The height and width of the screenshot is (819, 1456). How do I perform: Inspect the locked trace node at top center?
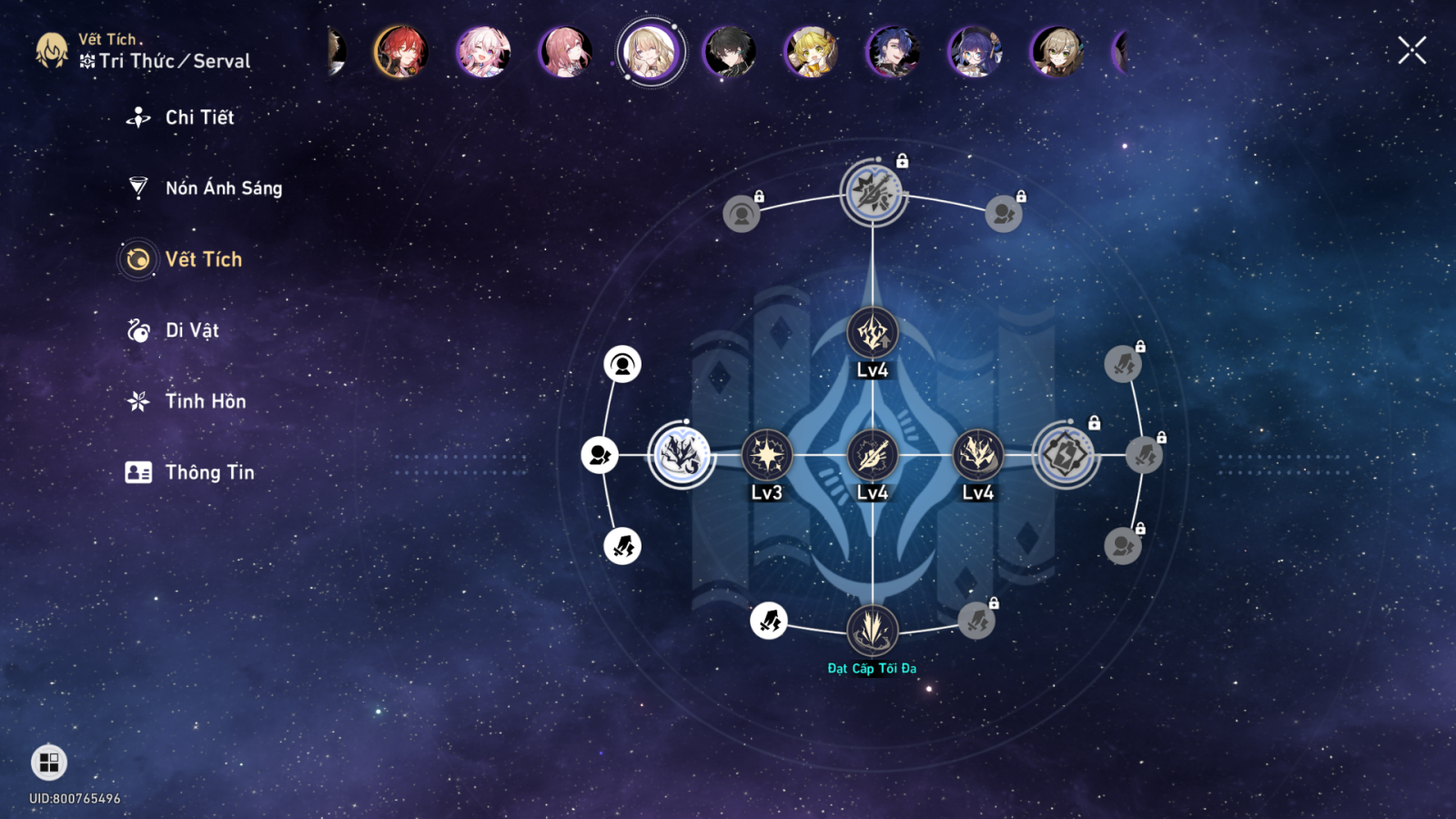(873, 192)
